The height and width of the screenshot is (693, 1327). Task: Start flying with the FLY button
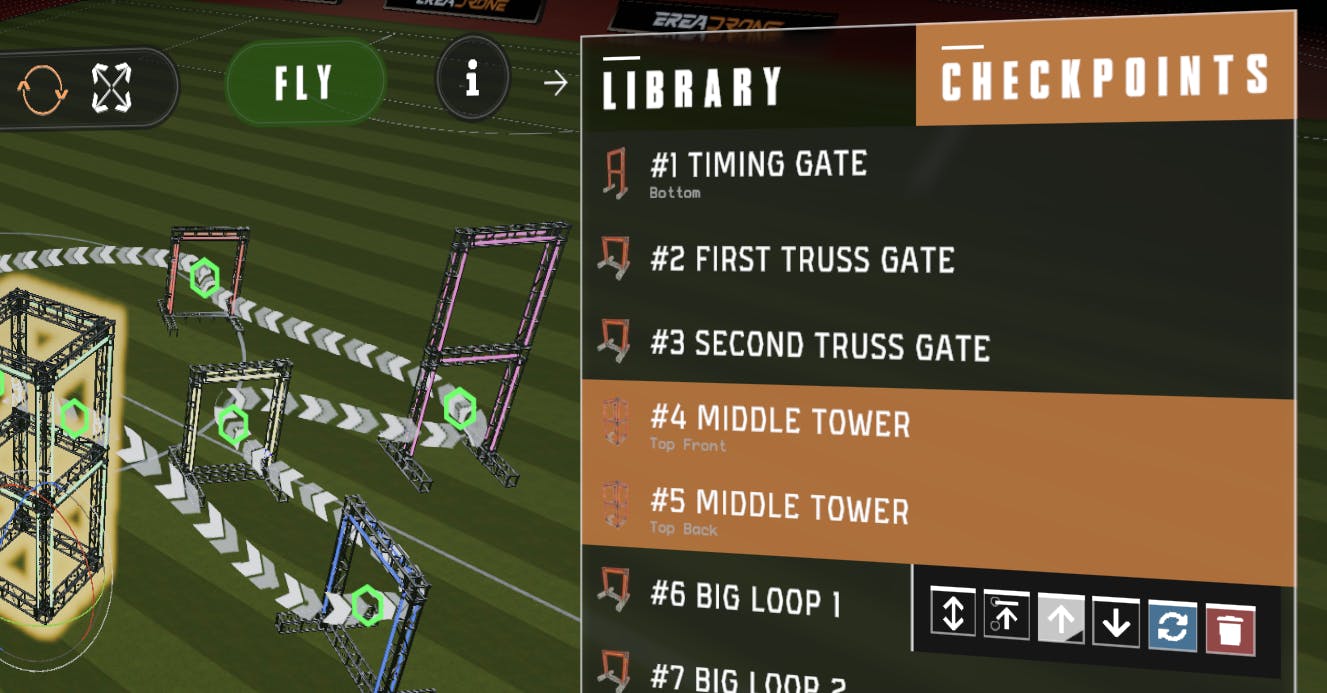coord(305,83)
